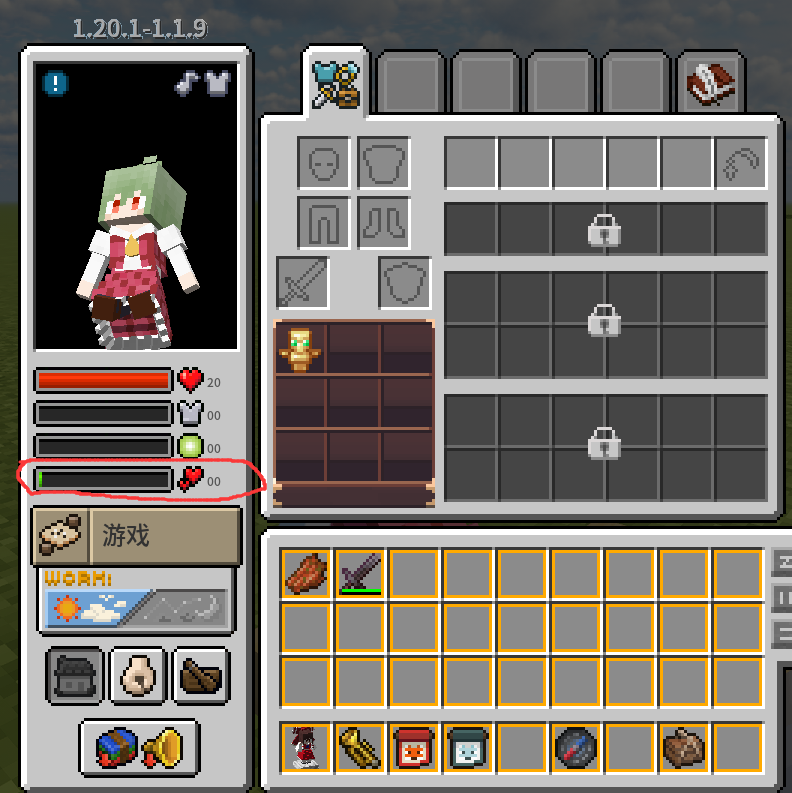Toggle the riding saddle button
Viewport: 792px width, 793px height.
[201, 677]
